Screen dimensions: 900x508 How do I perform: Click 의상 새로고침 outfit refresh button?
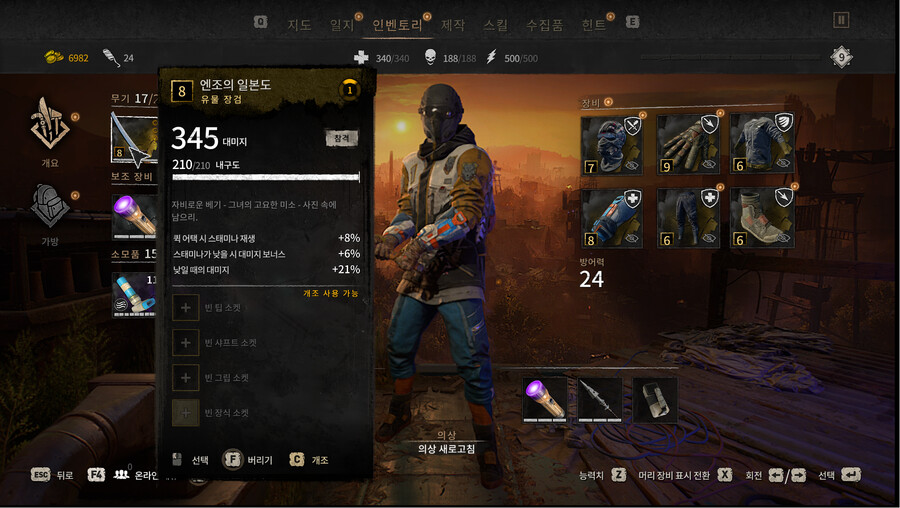[x=446, y=449]
